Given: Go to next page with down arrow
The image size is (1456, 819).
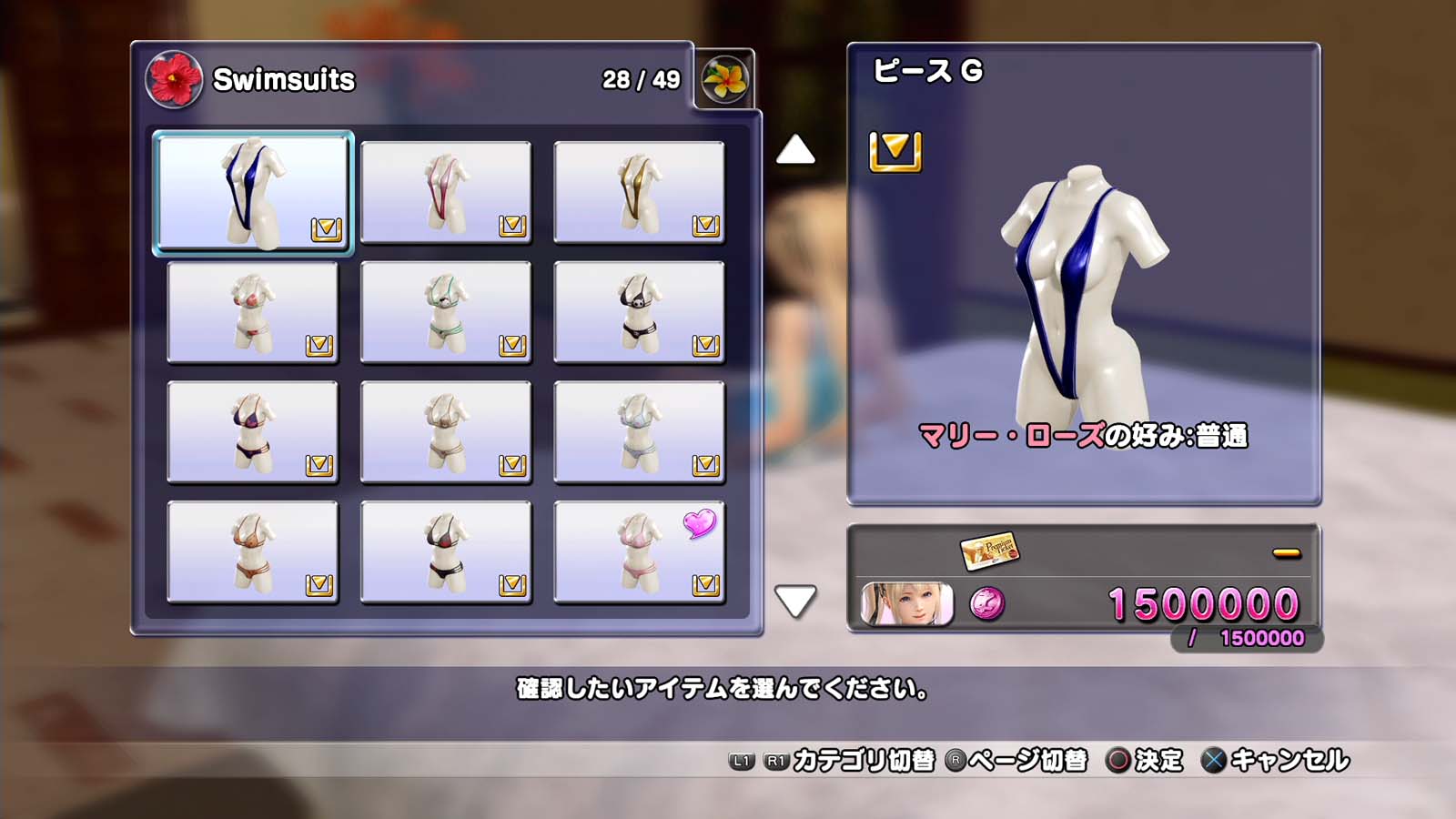Looking at the screenshot, I should [x=795, y=601].
